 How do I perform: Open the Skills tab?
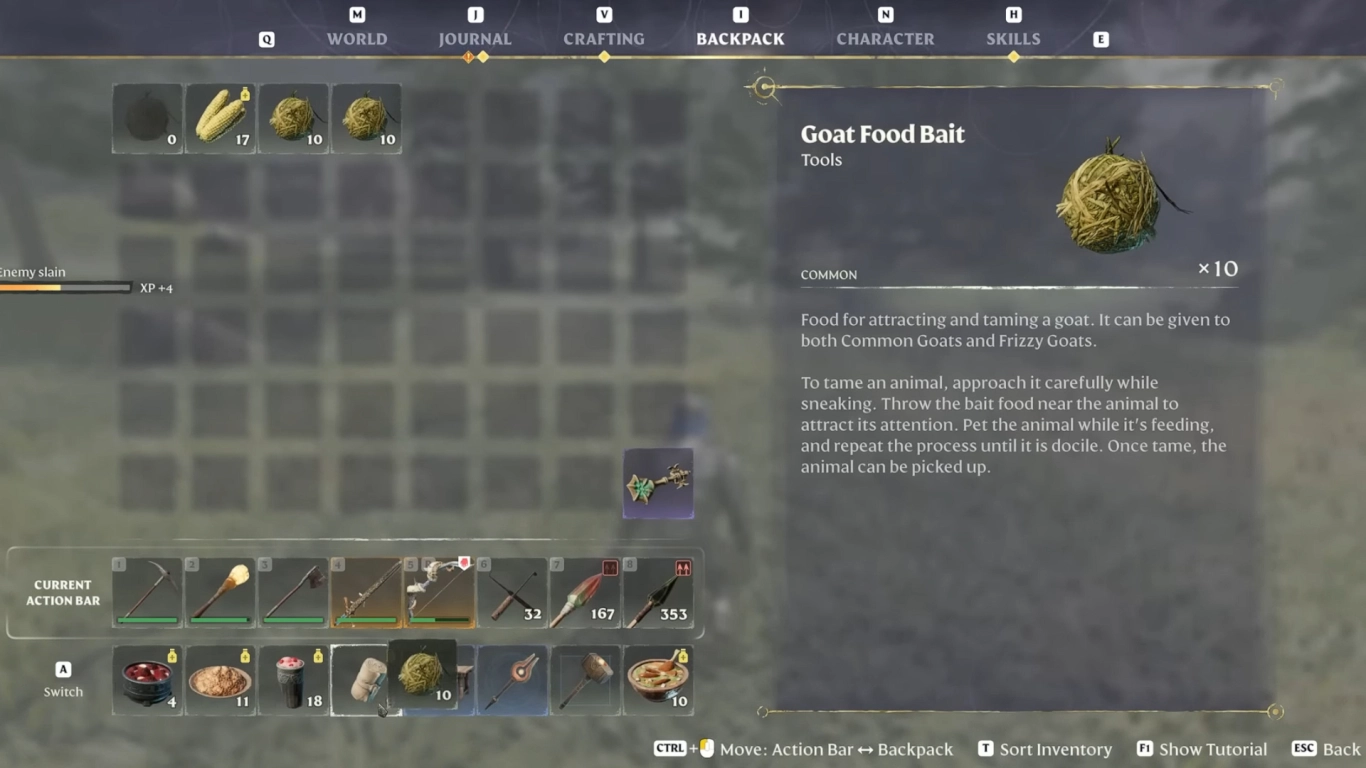(x=1013, y=39)
